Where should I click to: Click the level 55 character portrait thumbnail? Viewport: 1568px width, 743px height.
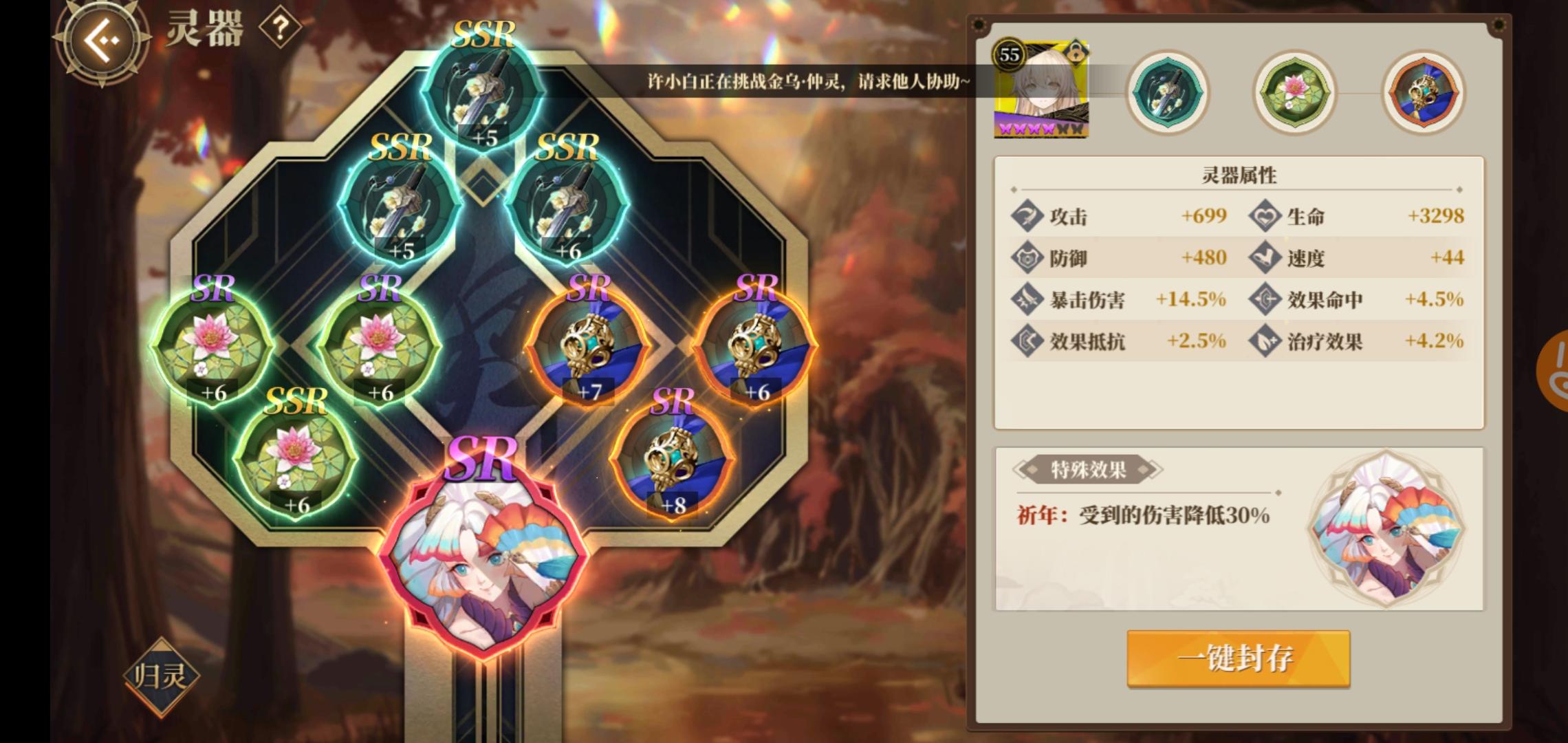1042,89
